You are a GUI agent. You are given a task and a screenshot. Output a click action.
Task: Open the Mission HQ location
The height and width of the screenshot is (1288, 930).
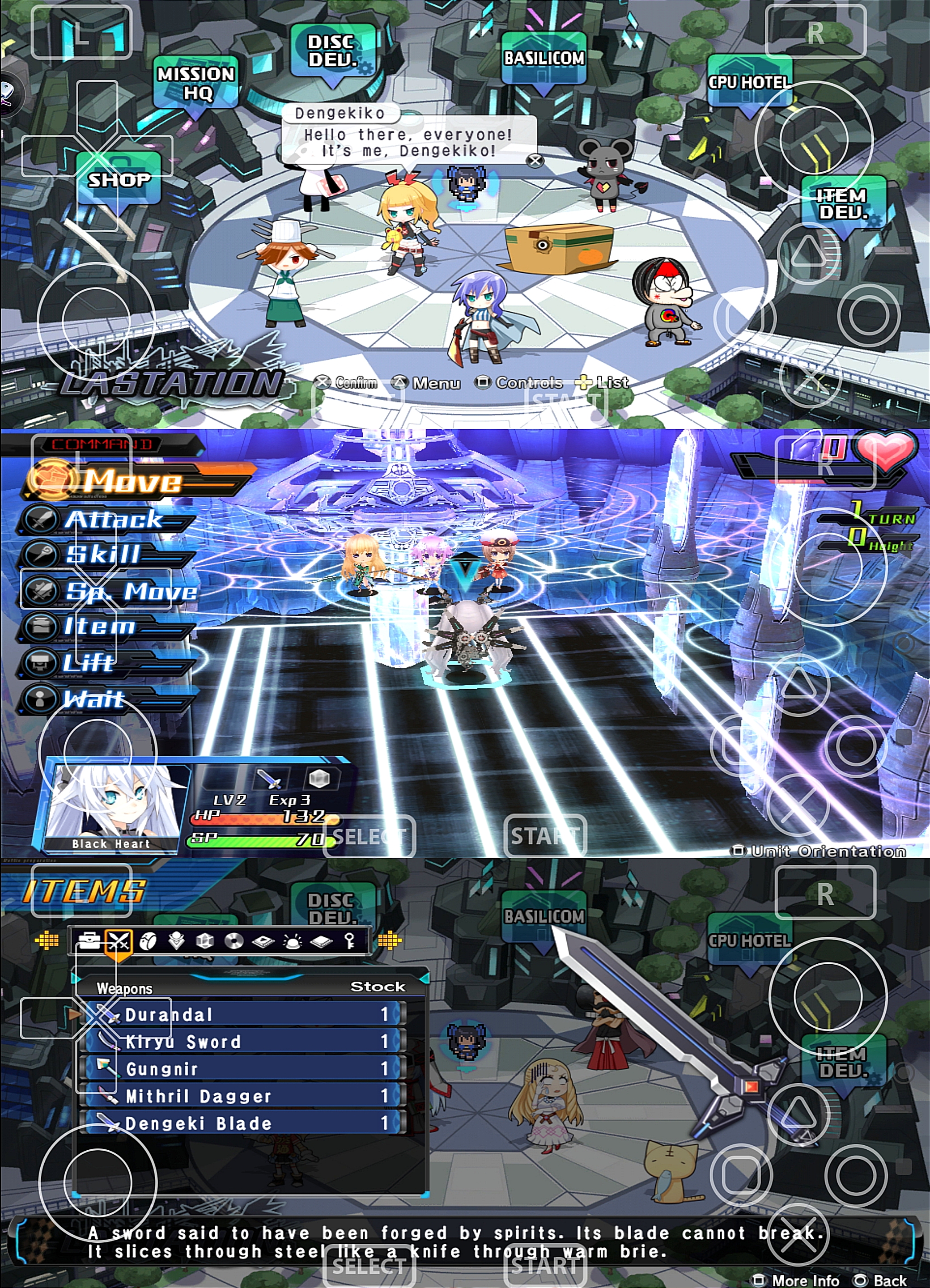click(x=196, y=83)
